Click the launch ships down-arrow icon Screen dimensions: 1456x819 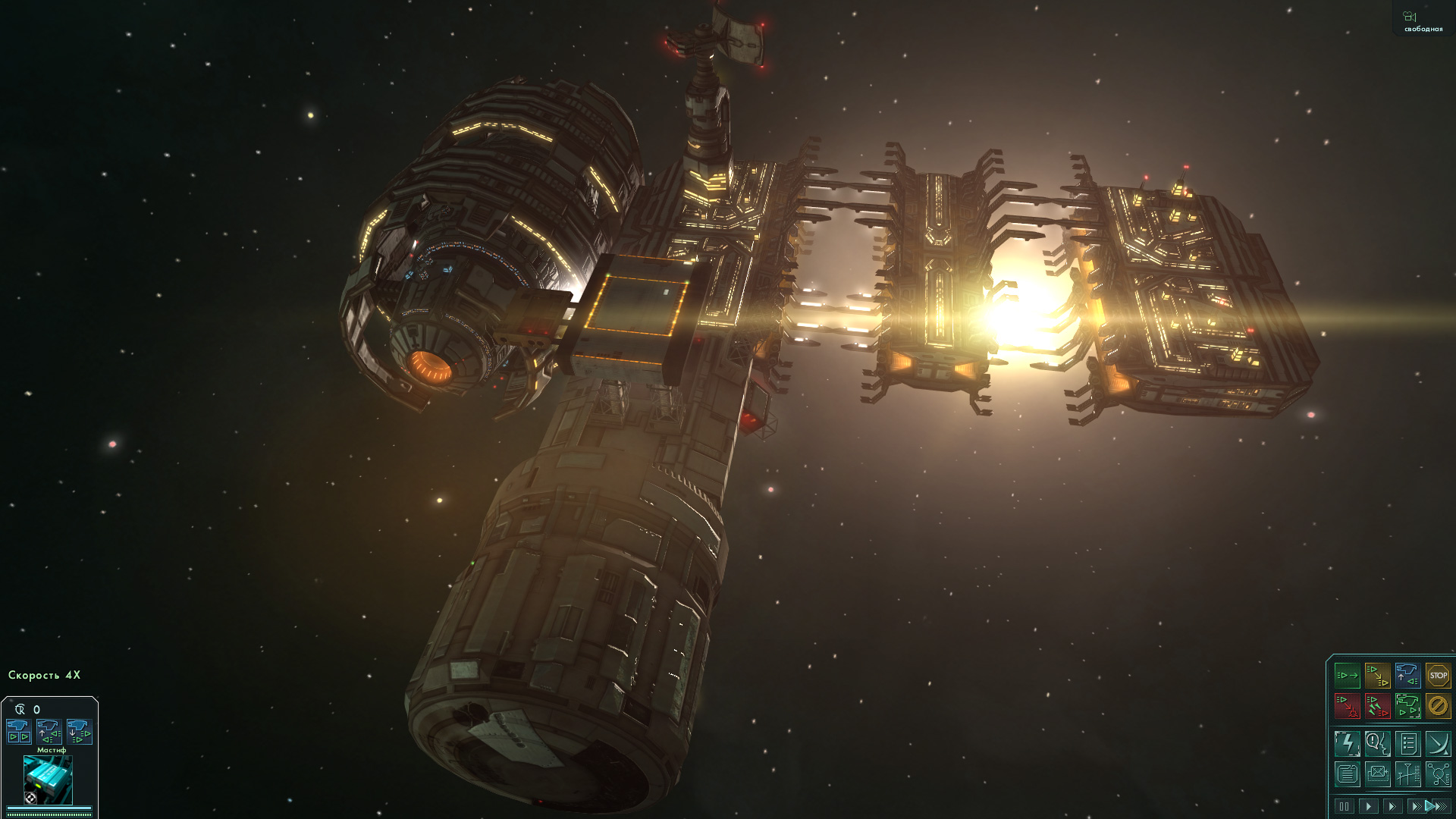(x=79, y=732)
